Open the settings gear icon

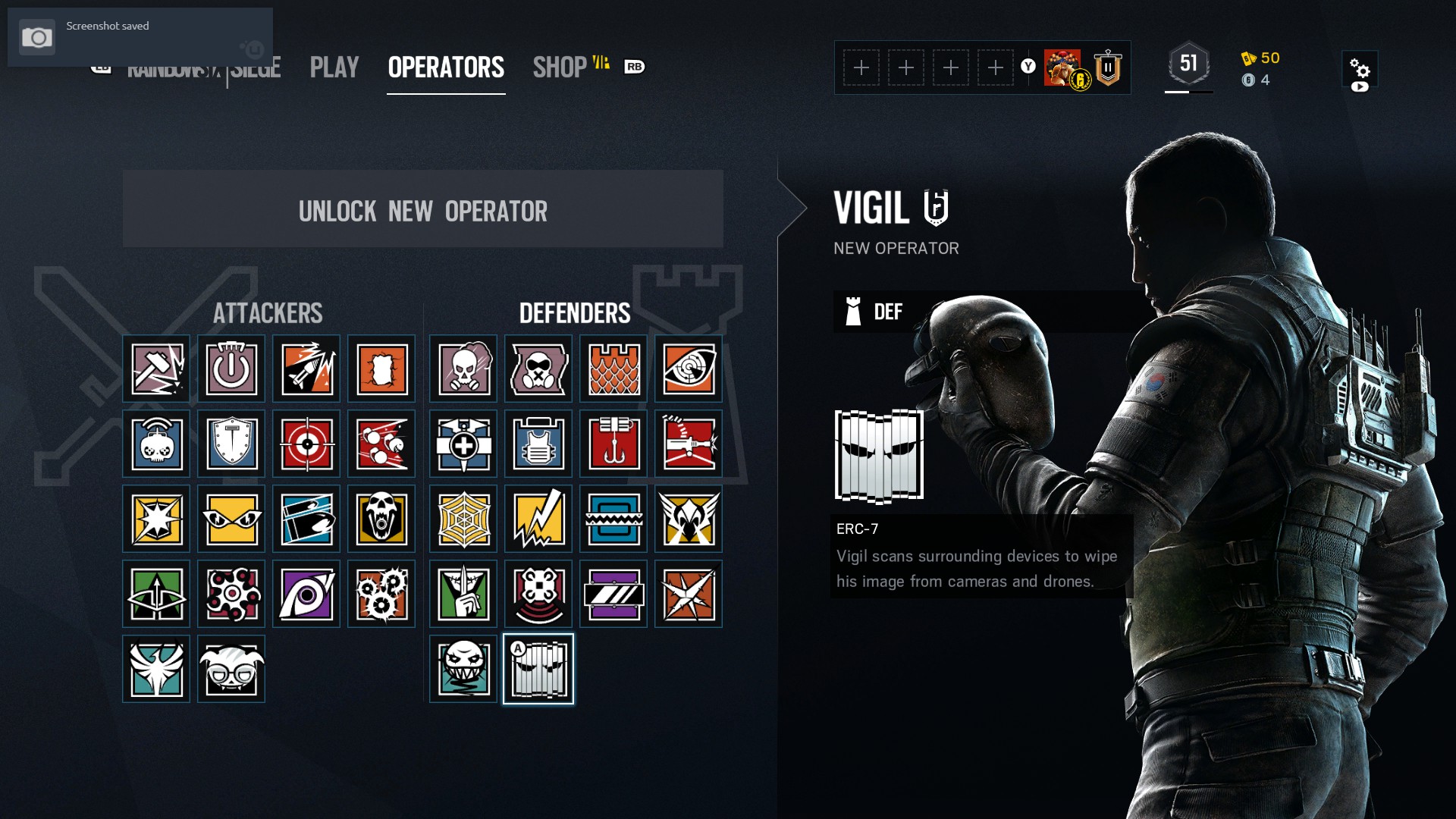[x=1360, y=70]
